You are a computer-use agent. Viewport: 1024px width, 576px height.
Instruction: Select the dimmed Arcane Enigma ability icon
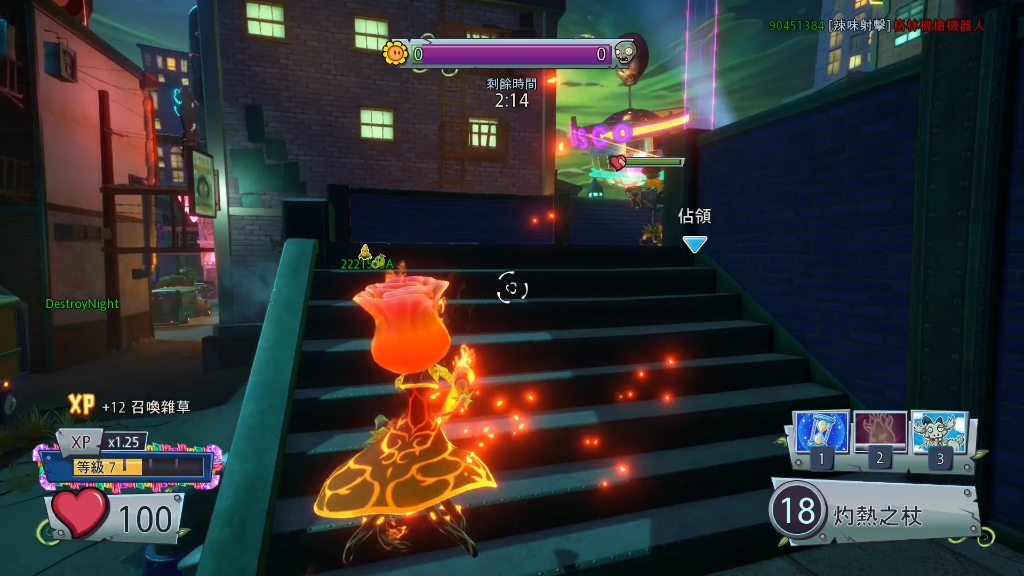(x=880, y=431)
